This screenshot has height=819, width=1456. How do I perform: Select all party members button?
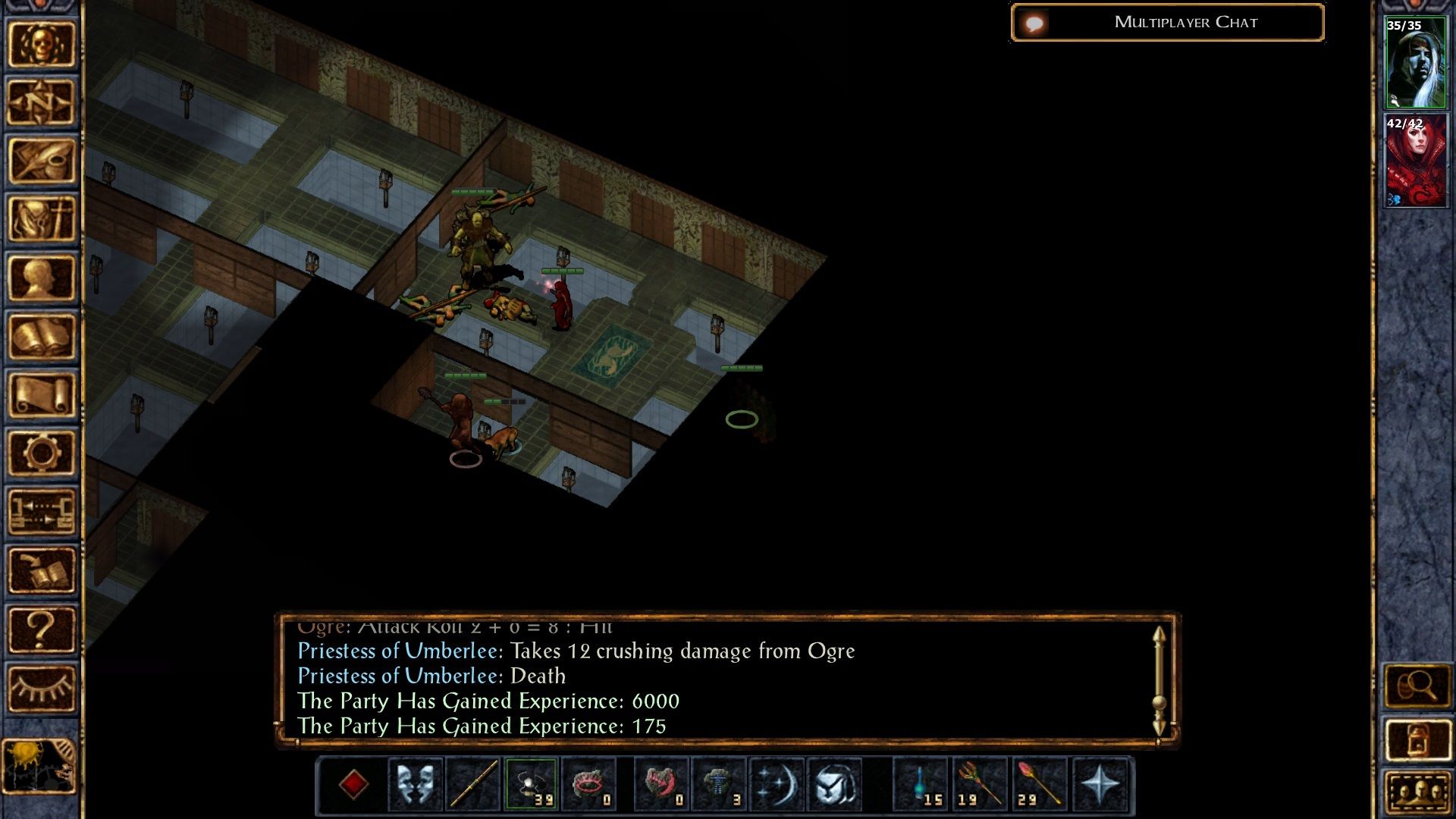click(x=1417, y=792)
